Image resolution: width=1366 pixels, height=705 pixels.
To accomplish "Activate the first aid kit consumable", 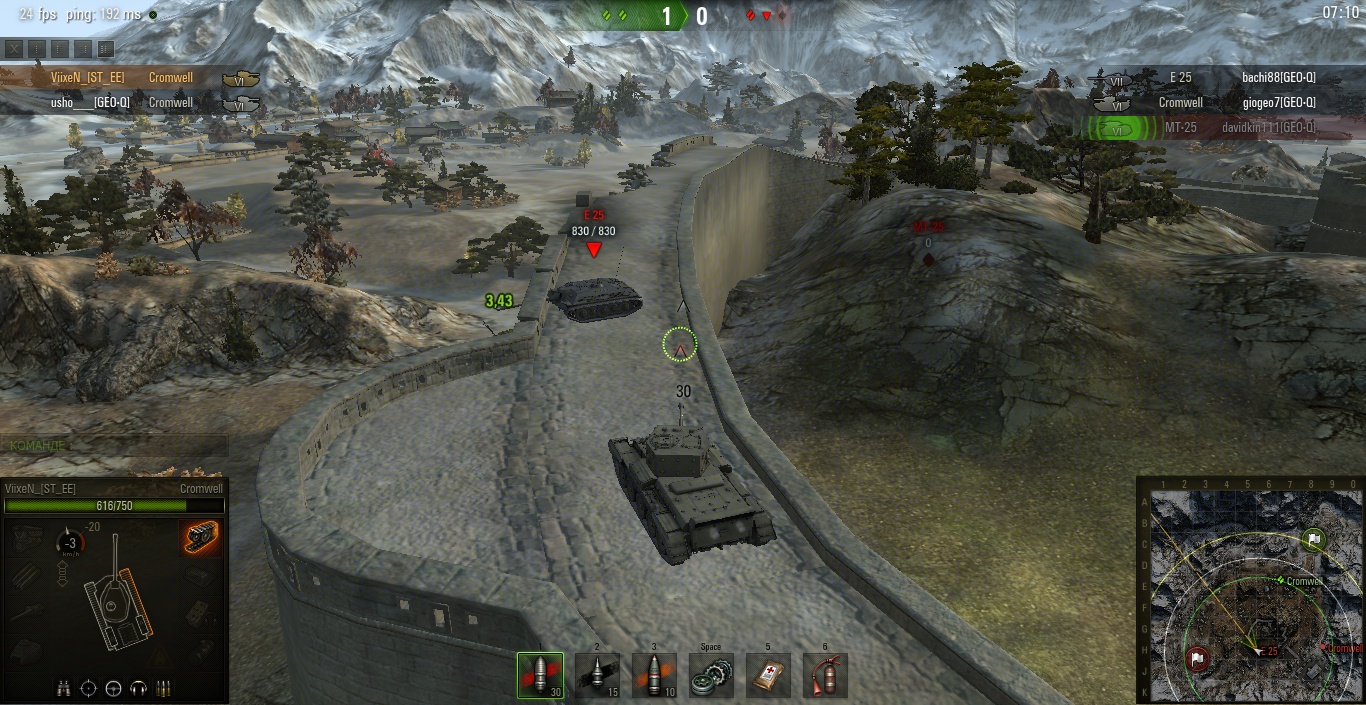I will point(768,675).
